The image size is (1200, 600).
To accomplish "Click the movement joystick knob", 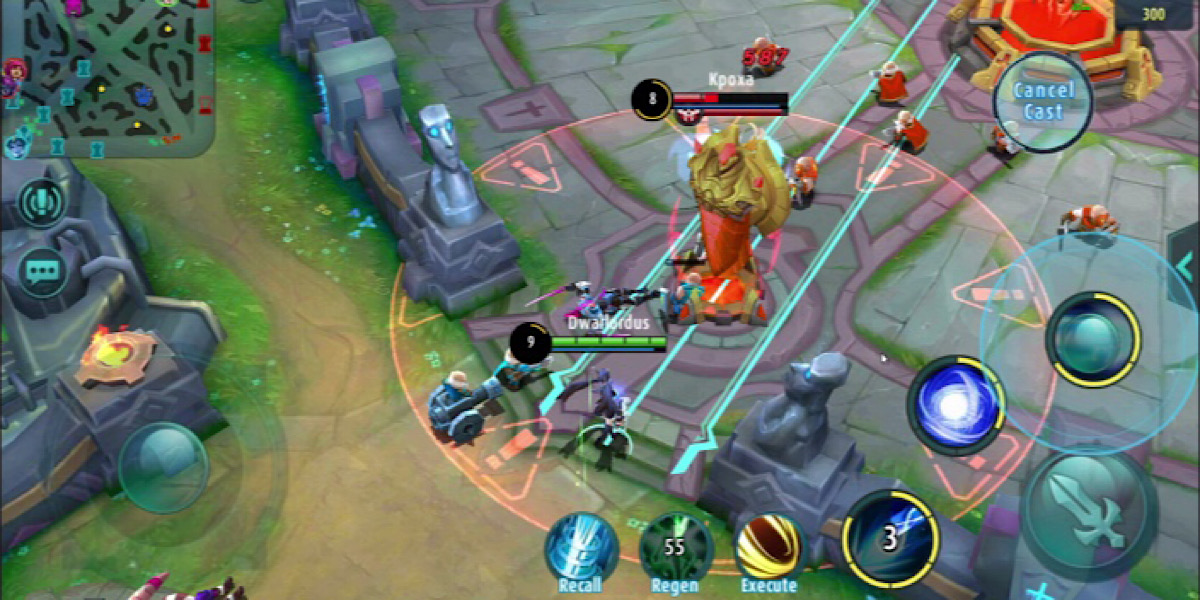I will tap(163, 468).
